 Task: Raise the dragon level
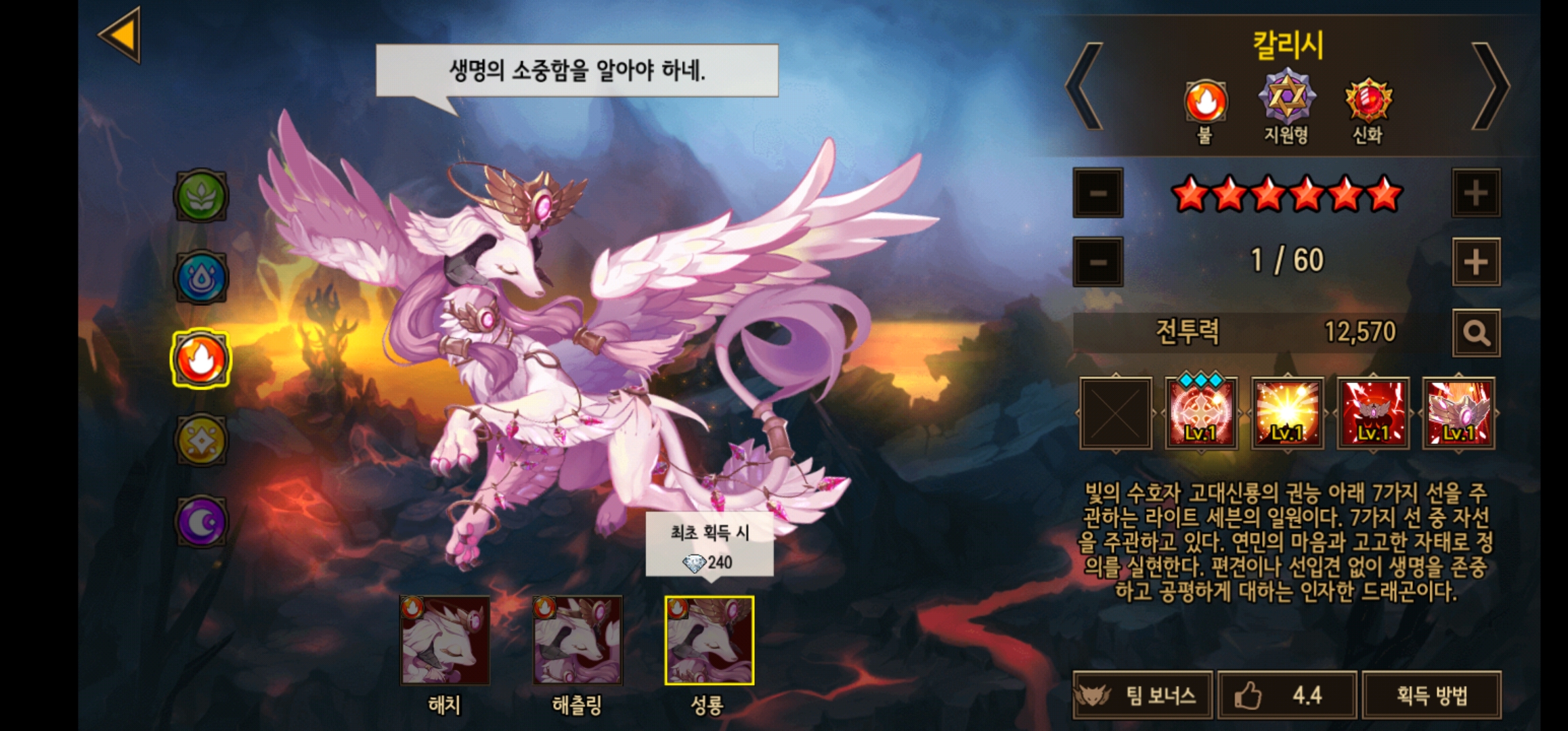point(1476,261)
